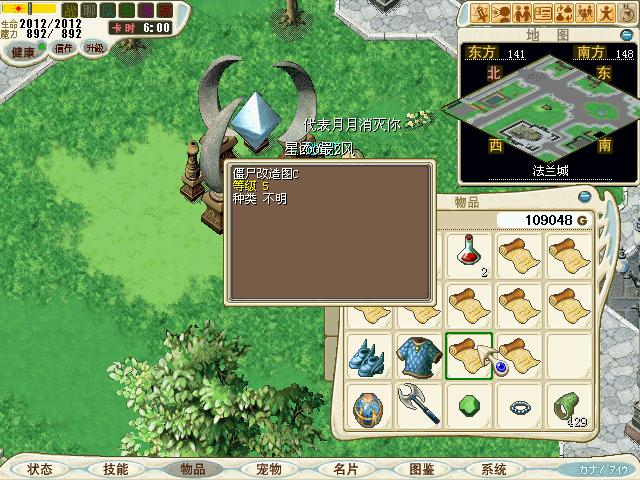The image size is (640, 480).
Task: Click the 健康 health button
Action: point(22,50)
